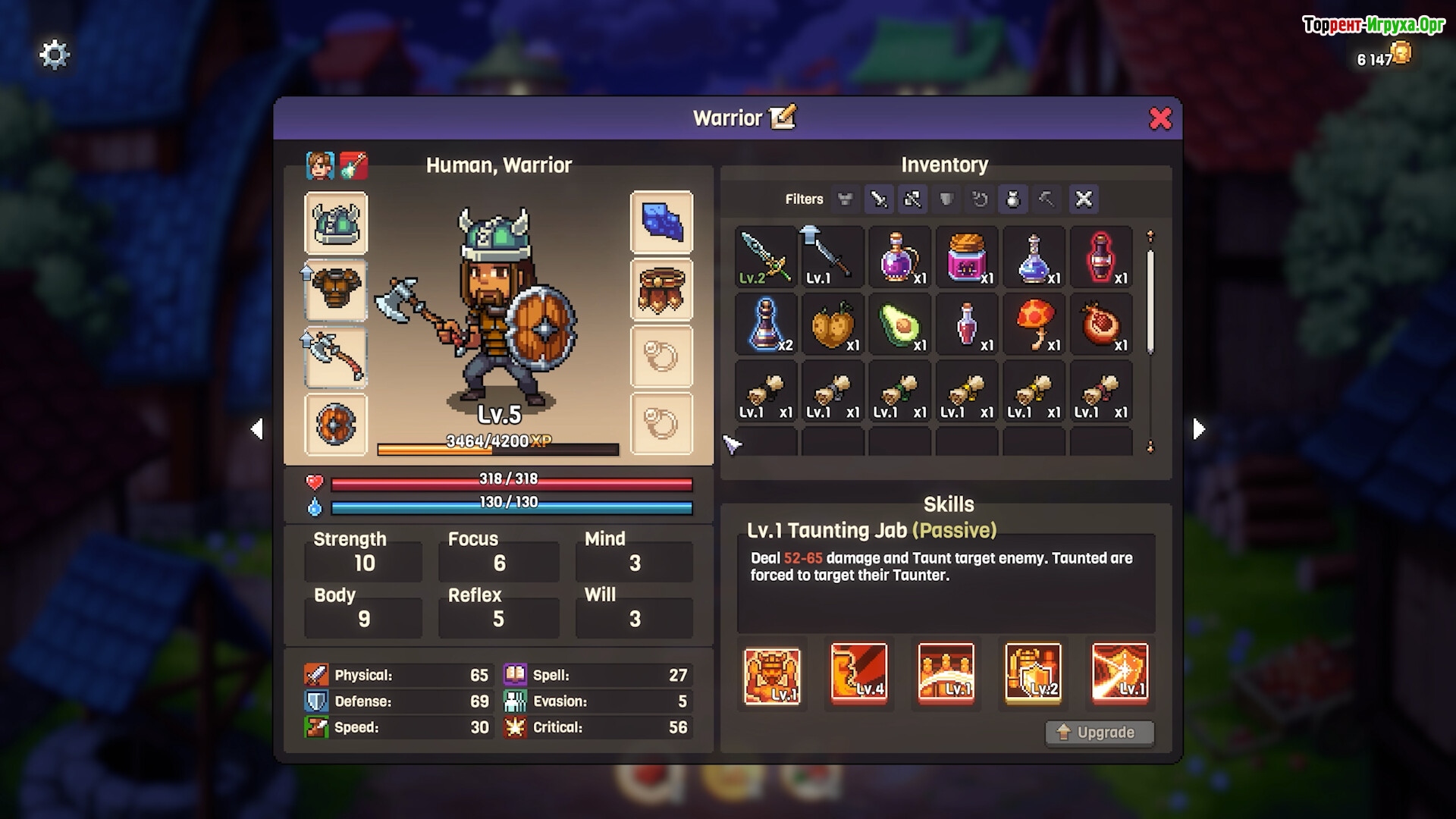Rename the Warrior with the edit icon
This screenshot has width=1456, height=819.
(783, 118)
